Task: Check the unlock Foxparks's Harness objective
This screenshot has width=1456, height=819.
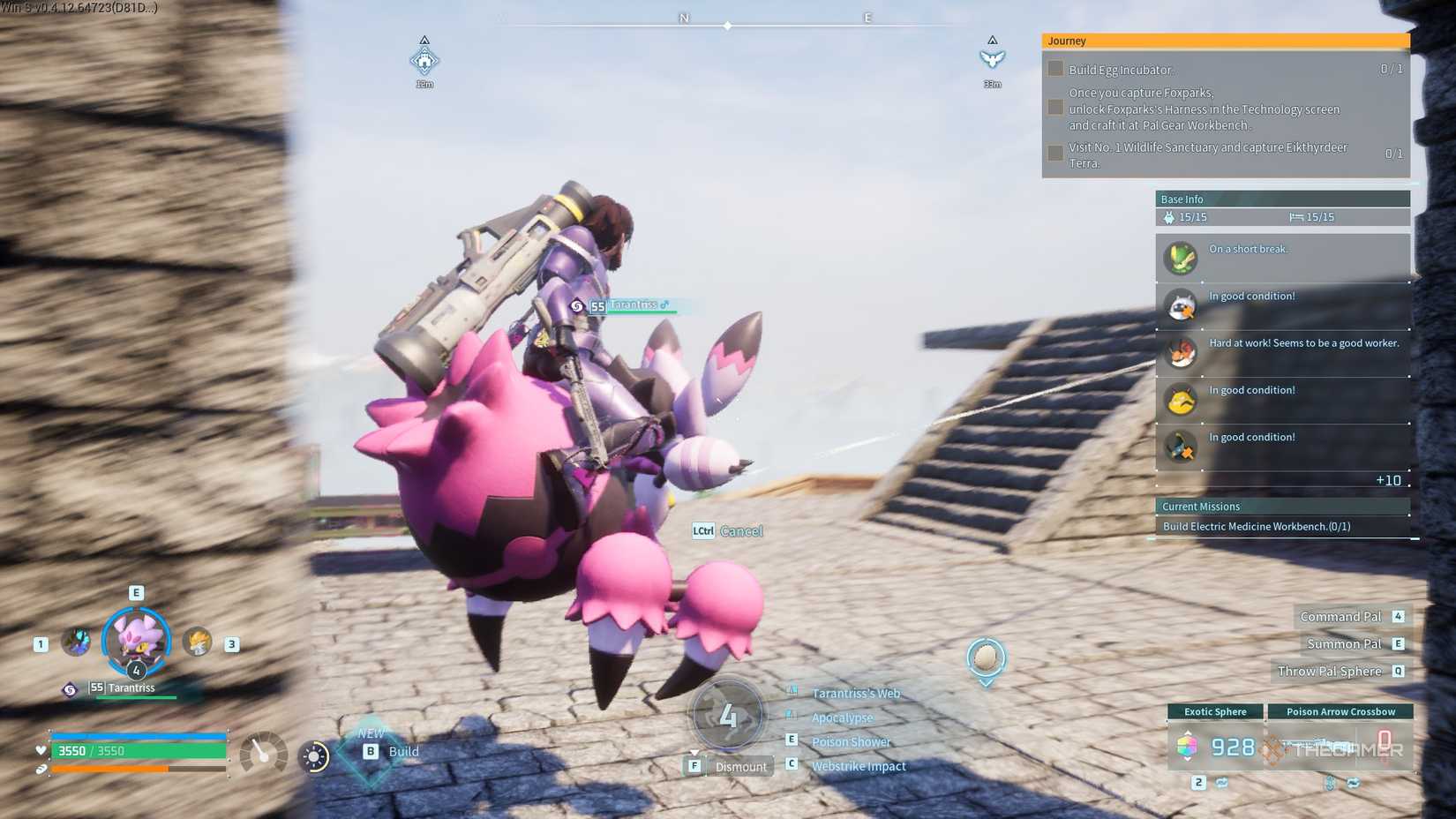Action: click(x=1055, y=107)
